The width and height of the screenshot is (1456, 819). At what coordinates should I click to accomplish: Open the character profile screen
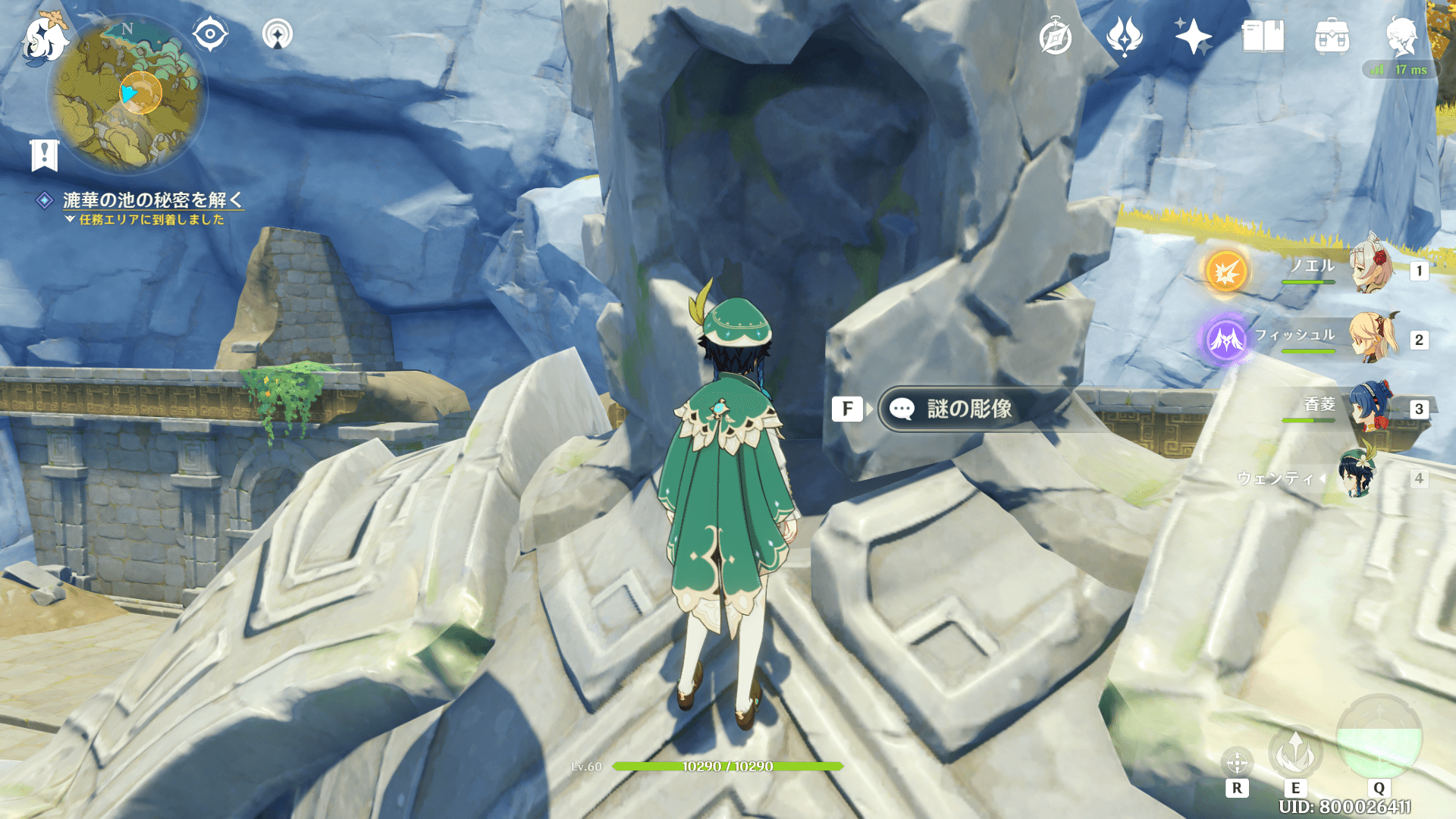[x=1401, y=36]
